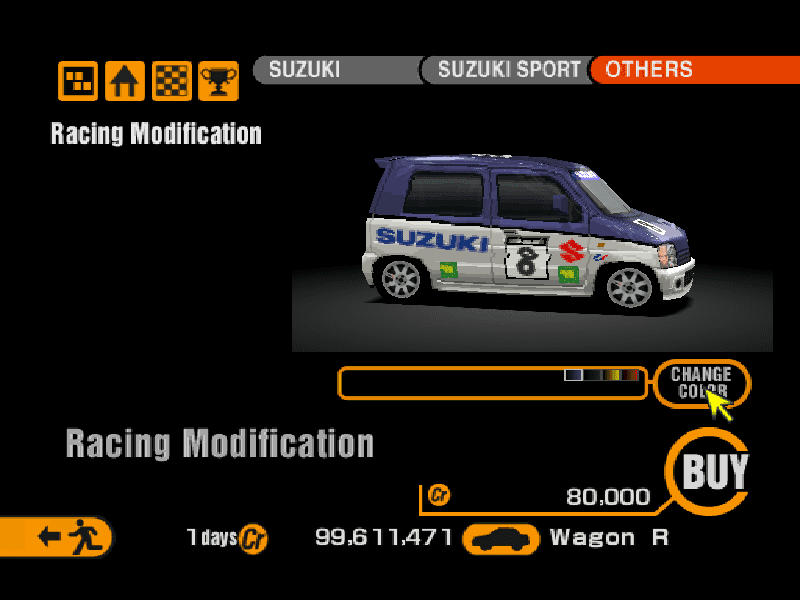Select the trophy cup icon
This screenshot has height=600, width=800.
tap(218, 82)
